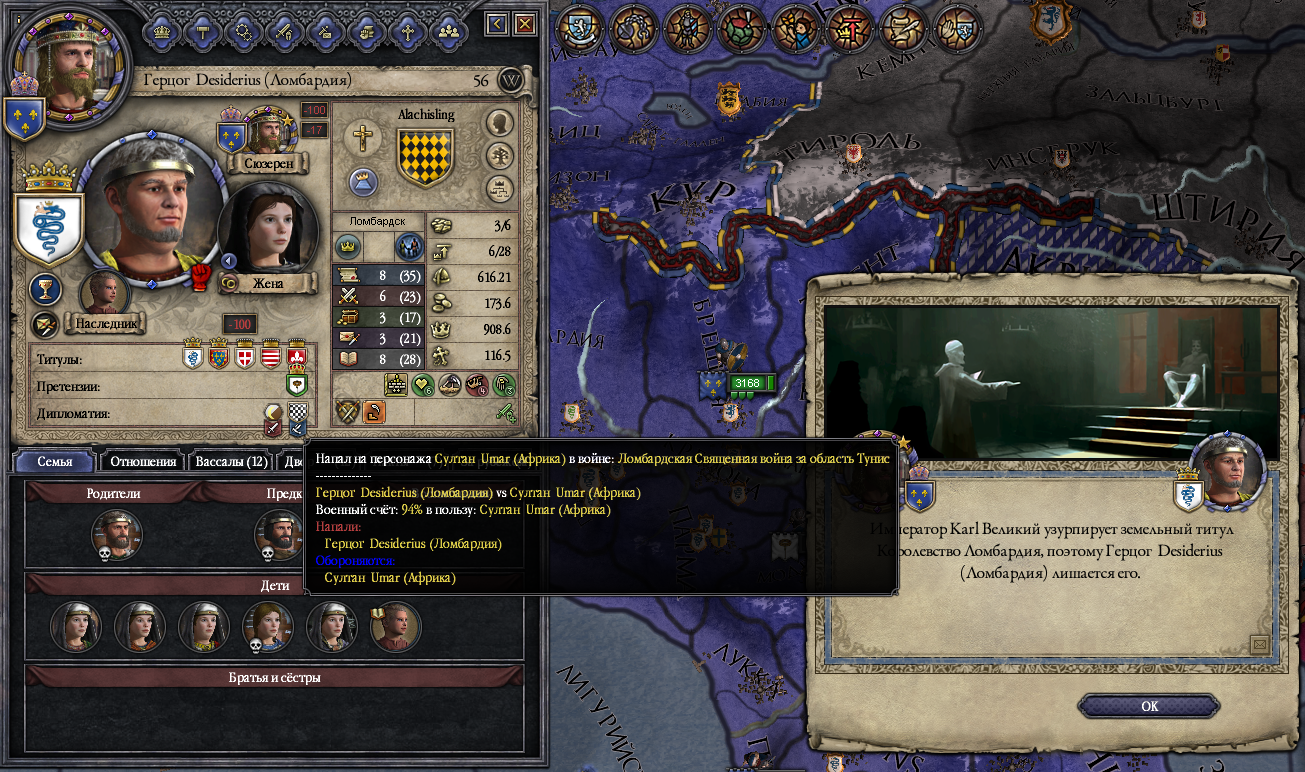Show the Вассалы (12) tab

(230, 461)
